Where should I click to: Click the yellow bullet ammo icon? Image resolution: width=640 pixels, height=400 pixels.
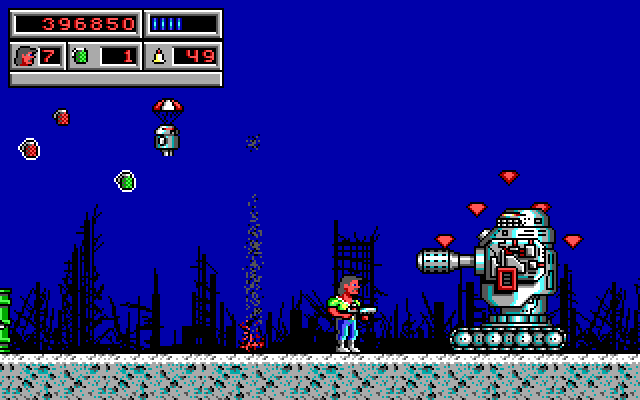coord(160,56)
